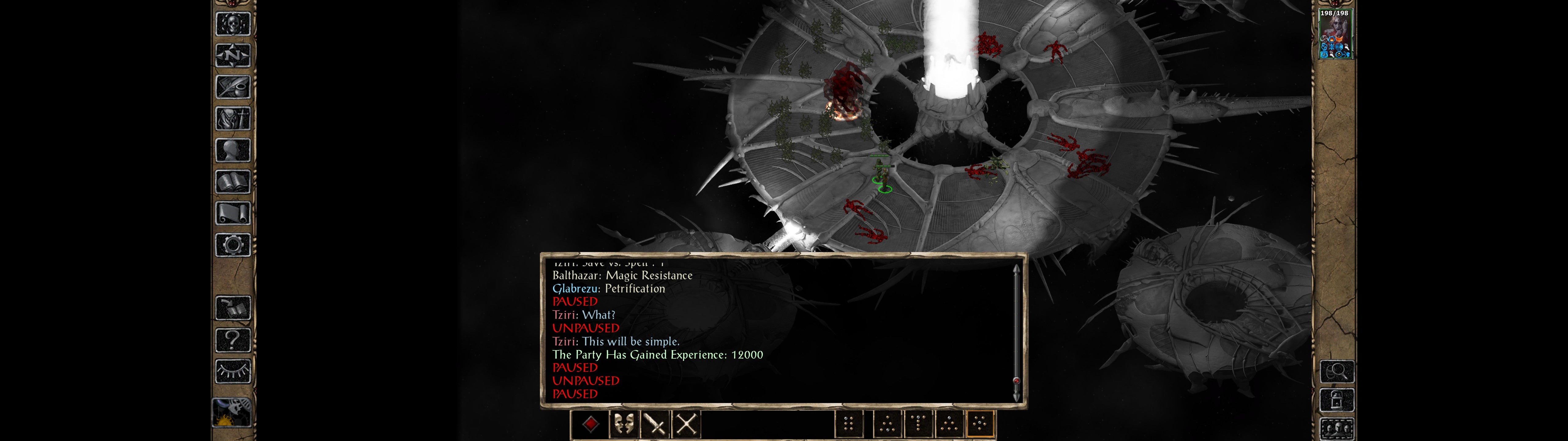Image resolution: width=1568 pixels, height=441 pixels.
Task: Select the two-column party formation
Action: pyautogui.click(x=849, y=424)
